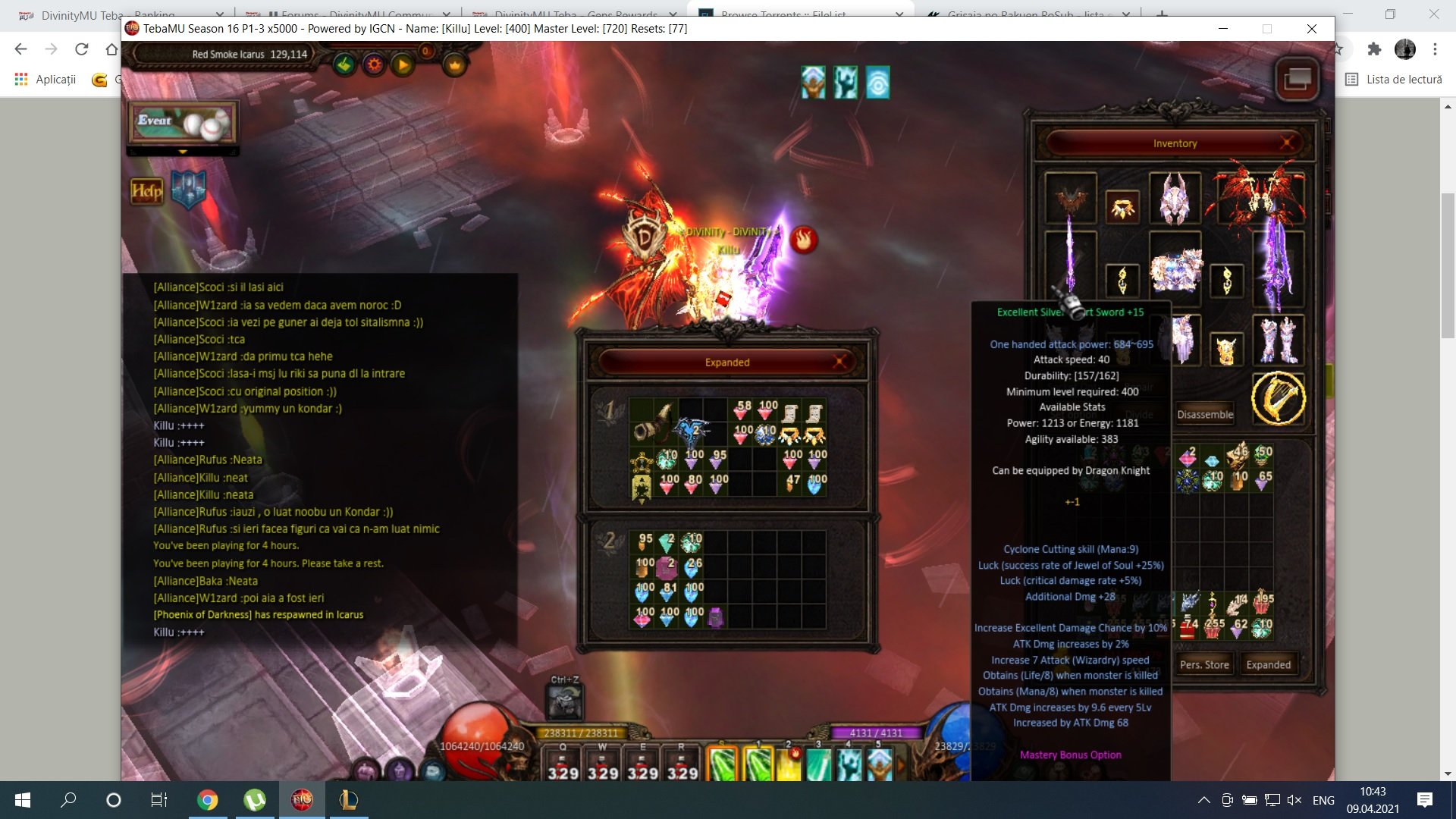1456x819 pixels.
Task: Click the crown icon on top bar
Action: point(454,65)
